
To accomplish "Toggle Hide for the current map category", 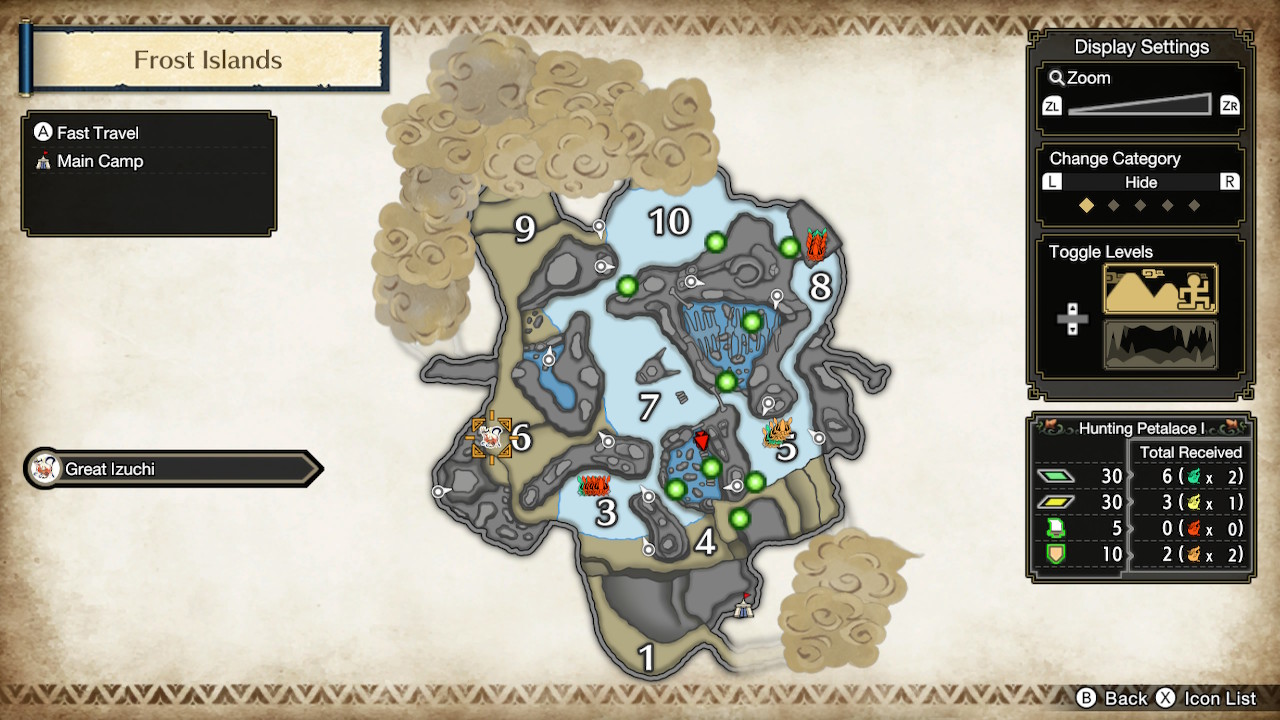I will (1143, 182).
